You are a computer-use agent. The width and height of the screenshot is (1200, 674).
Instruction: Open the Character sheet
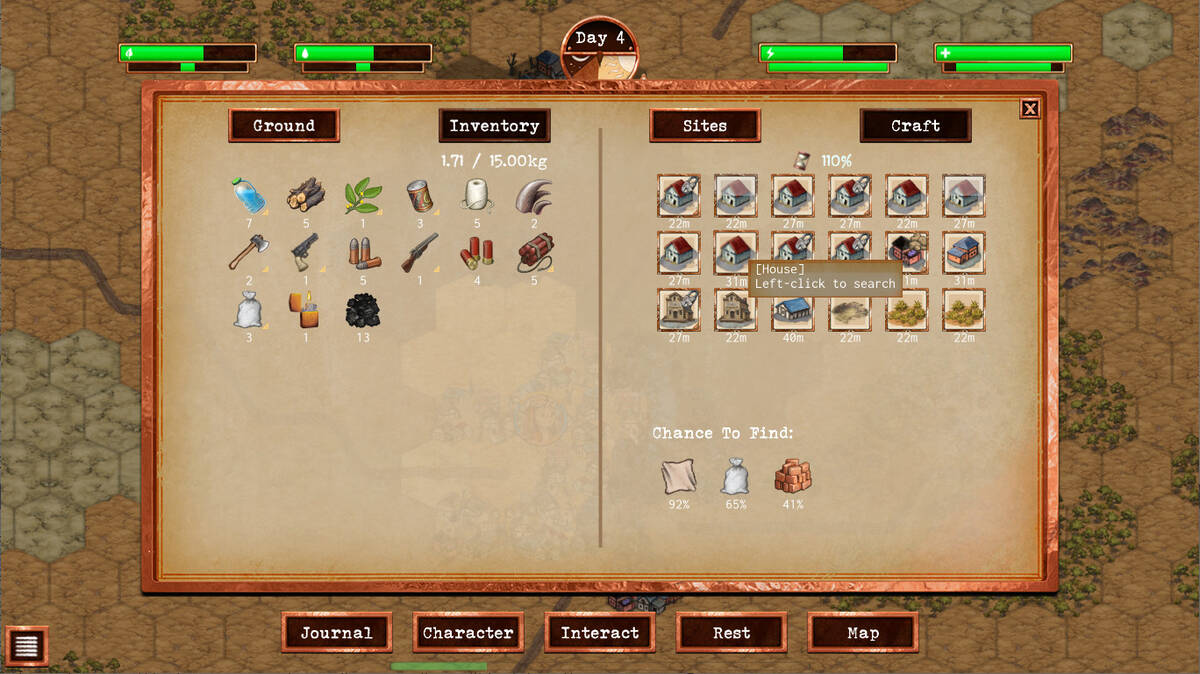[x=468, y=633]
